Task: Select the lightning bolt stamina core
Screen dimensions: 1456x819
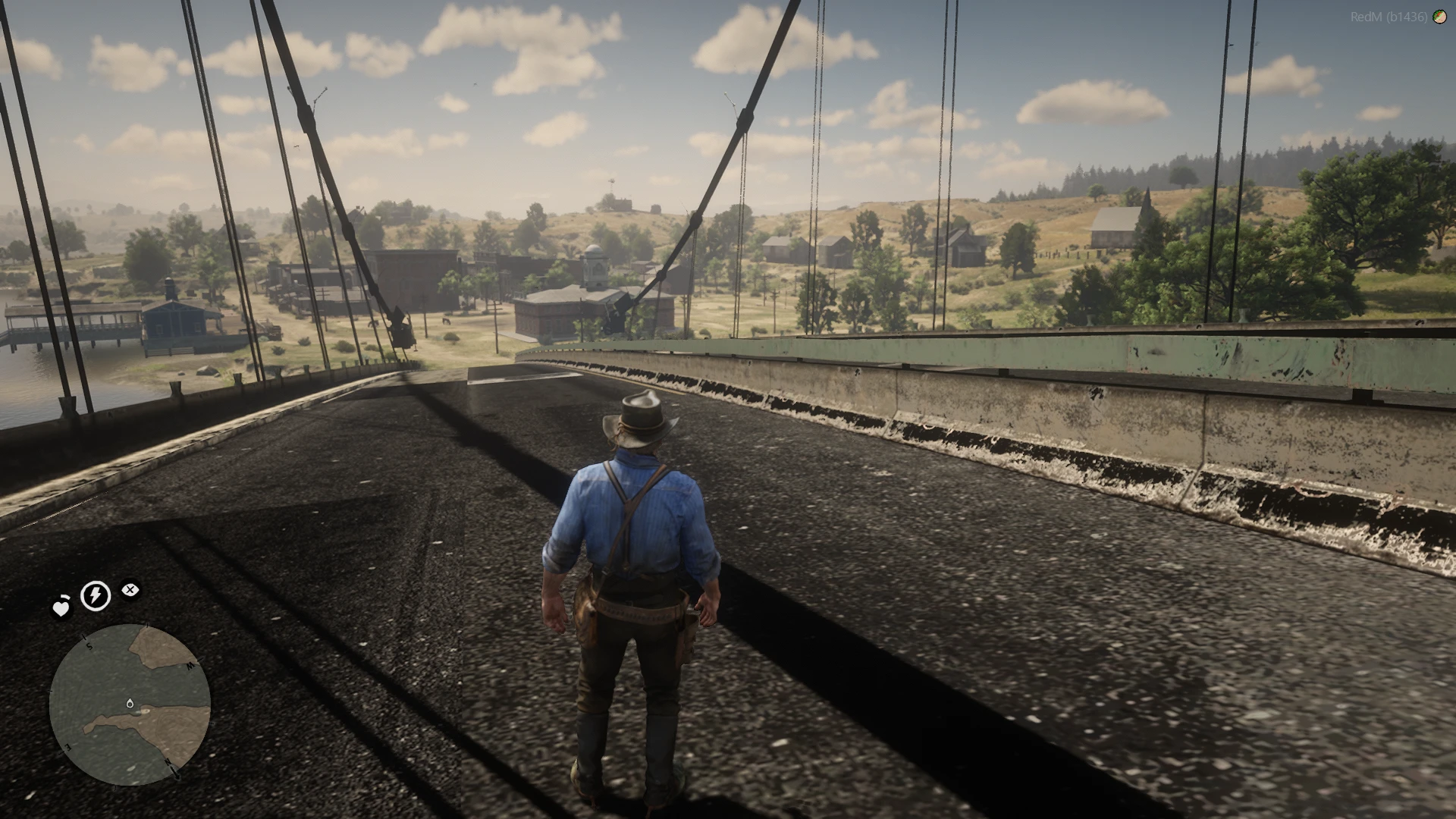Action: (95, 595)
